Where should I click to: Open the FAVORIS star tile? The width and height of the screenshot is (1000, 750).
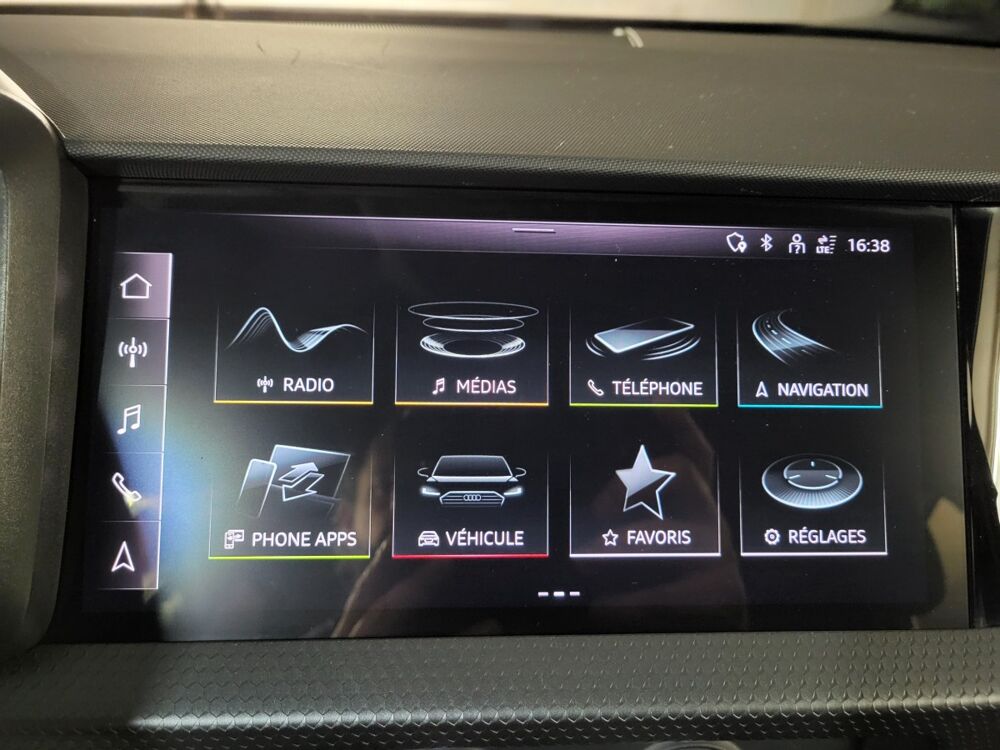click(x=645, y=502)
